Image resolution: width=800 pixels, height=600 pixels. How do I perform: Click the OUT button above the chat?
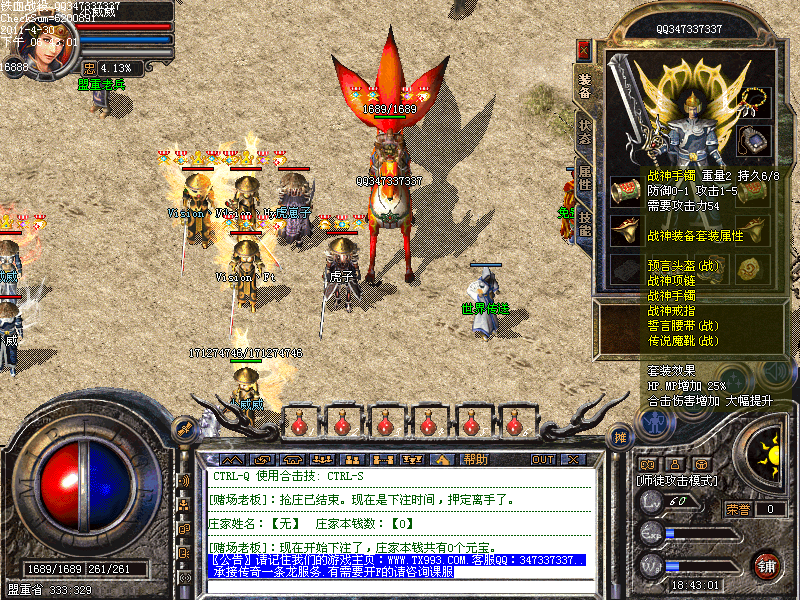click(543, 459)
